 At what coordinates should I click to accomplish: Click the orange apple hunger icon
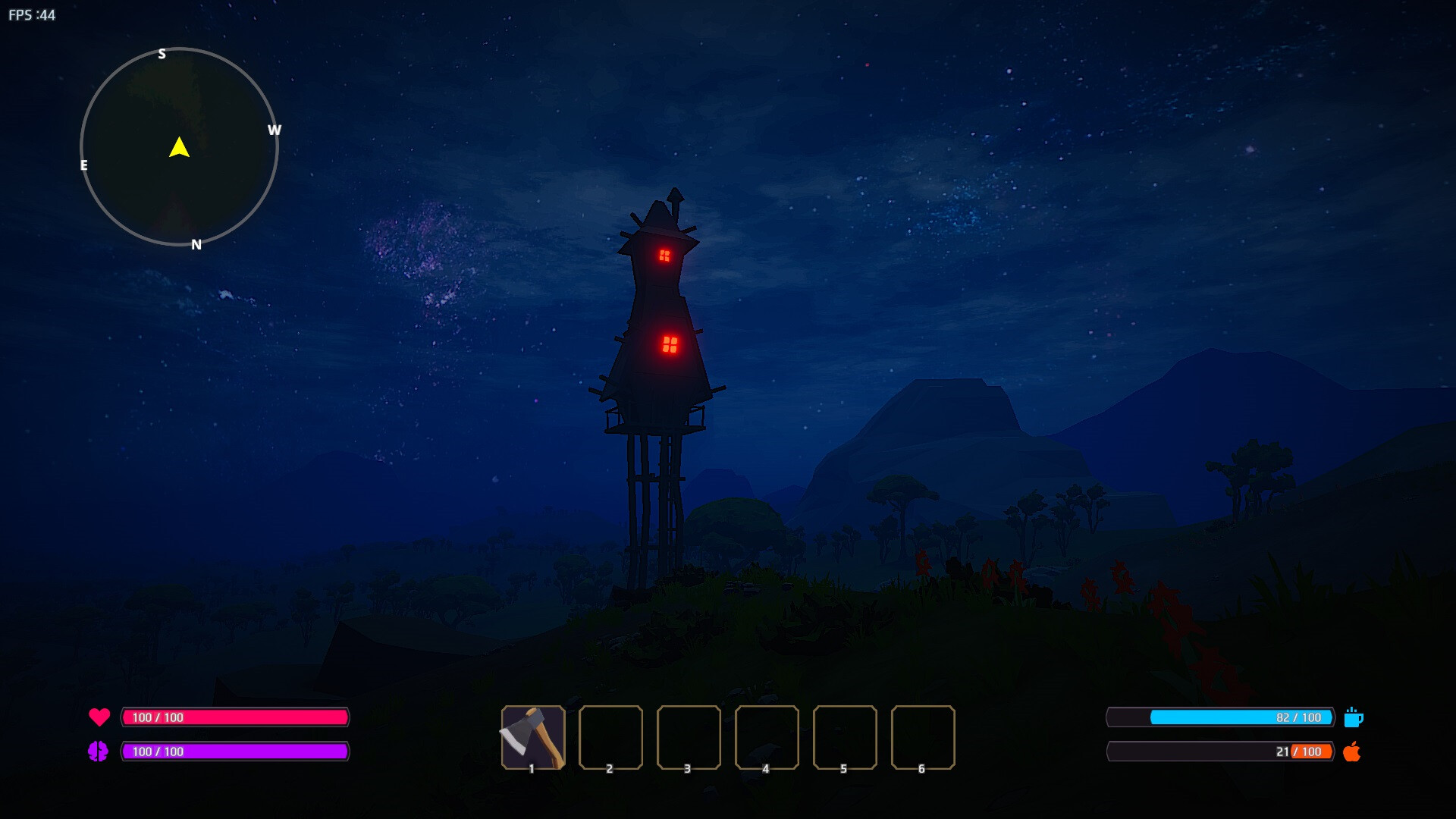click(x=1351, y=752)
